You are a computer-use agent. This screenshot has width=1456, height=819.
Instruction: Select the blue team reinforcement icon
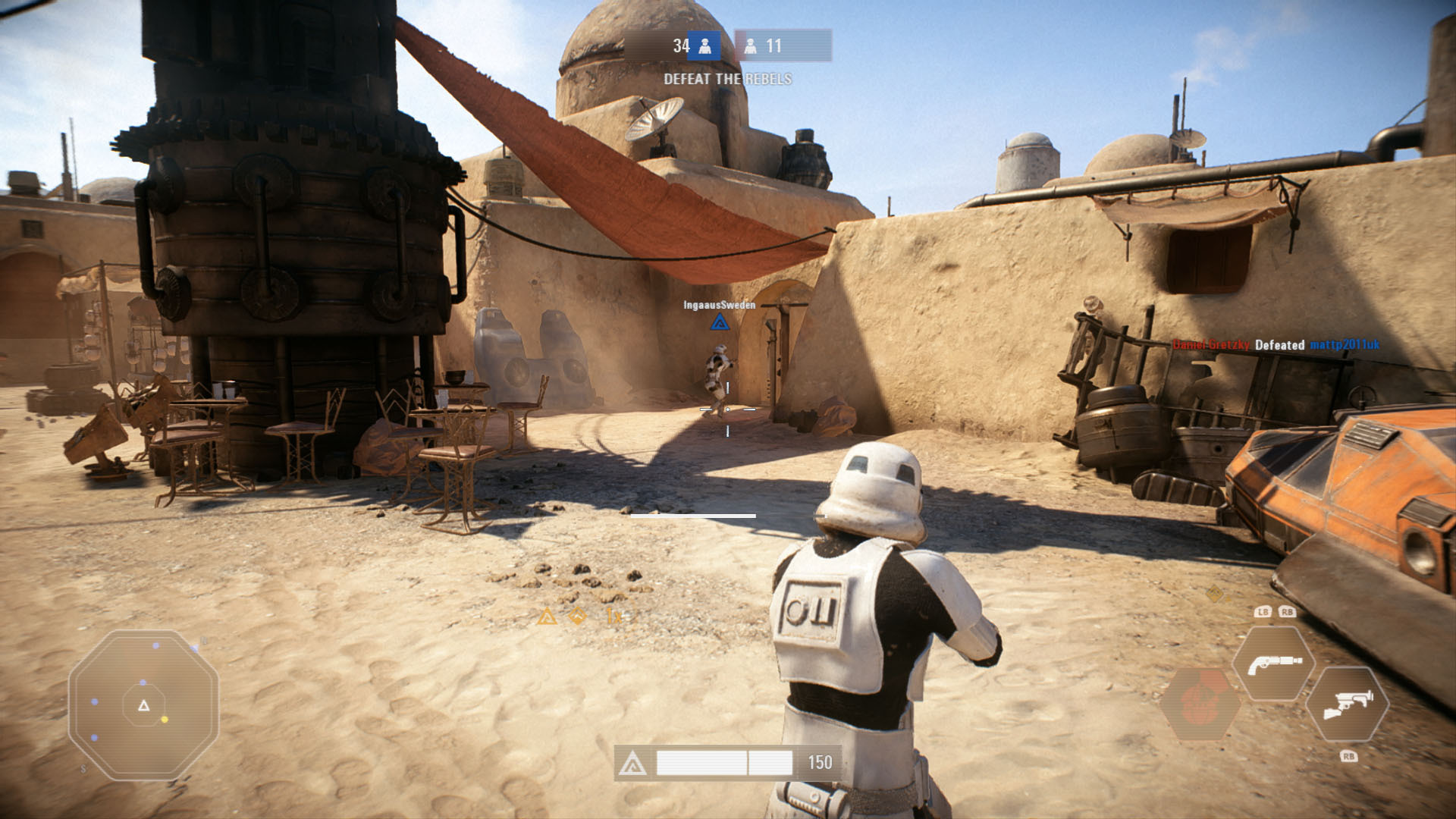tap(704, 46)
